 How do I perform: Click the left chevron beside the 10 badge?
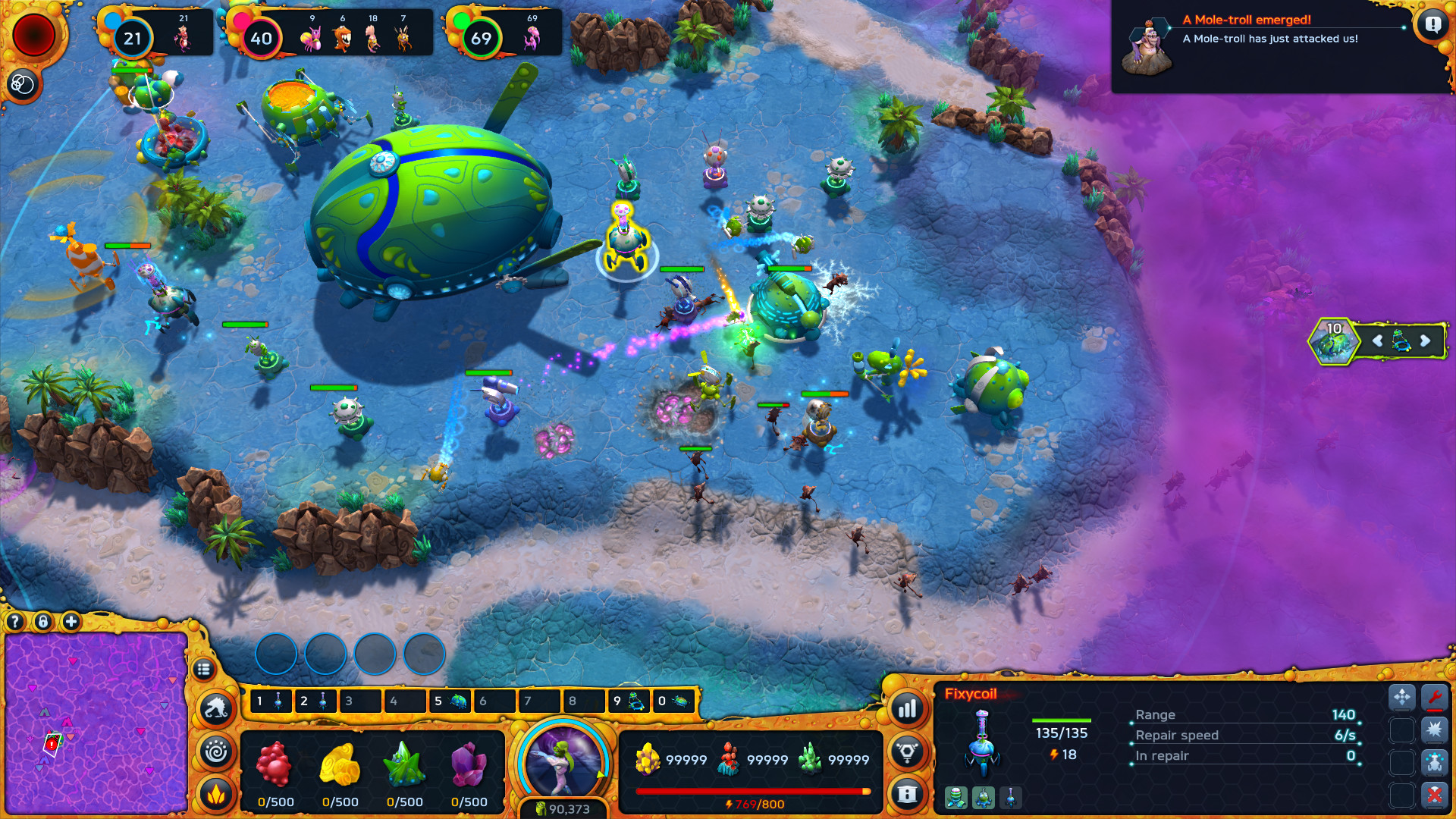click(x=1376, y=341)
